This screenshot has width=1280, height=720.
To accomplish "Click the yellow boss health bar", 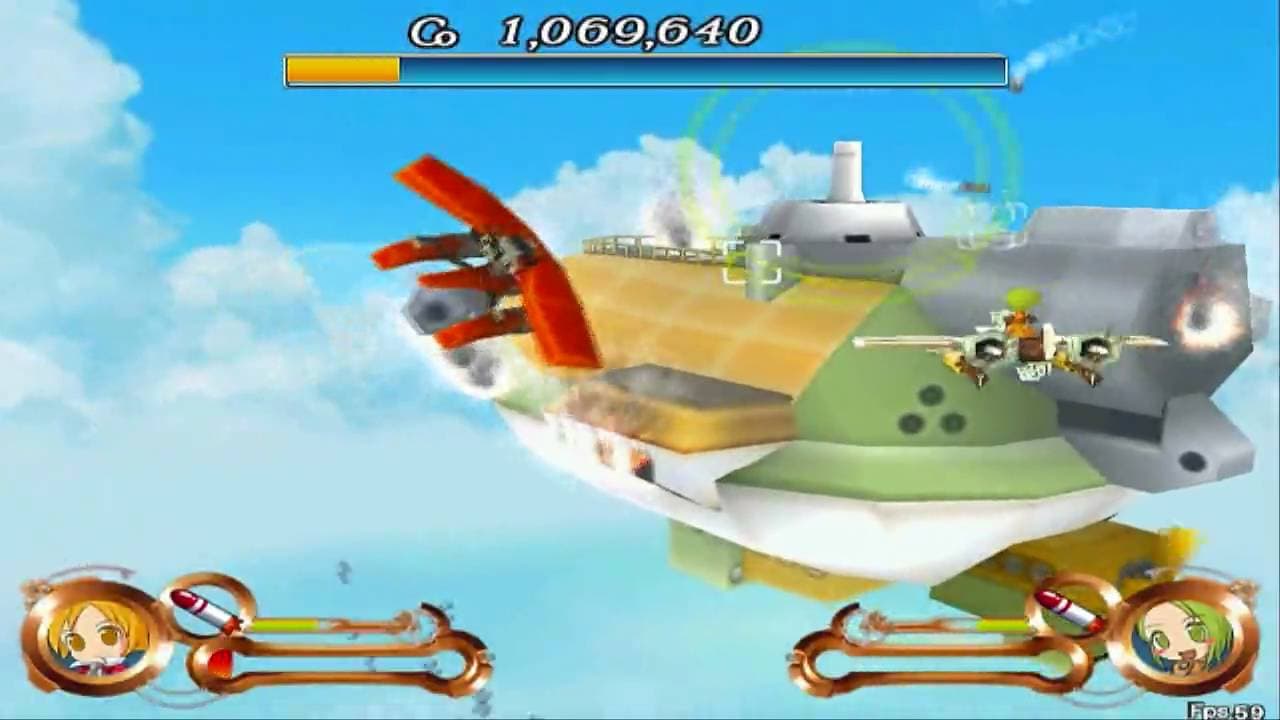I will [x=343, y=70].
